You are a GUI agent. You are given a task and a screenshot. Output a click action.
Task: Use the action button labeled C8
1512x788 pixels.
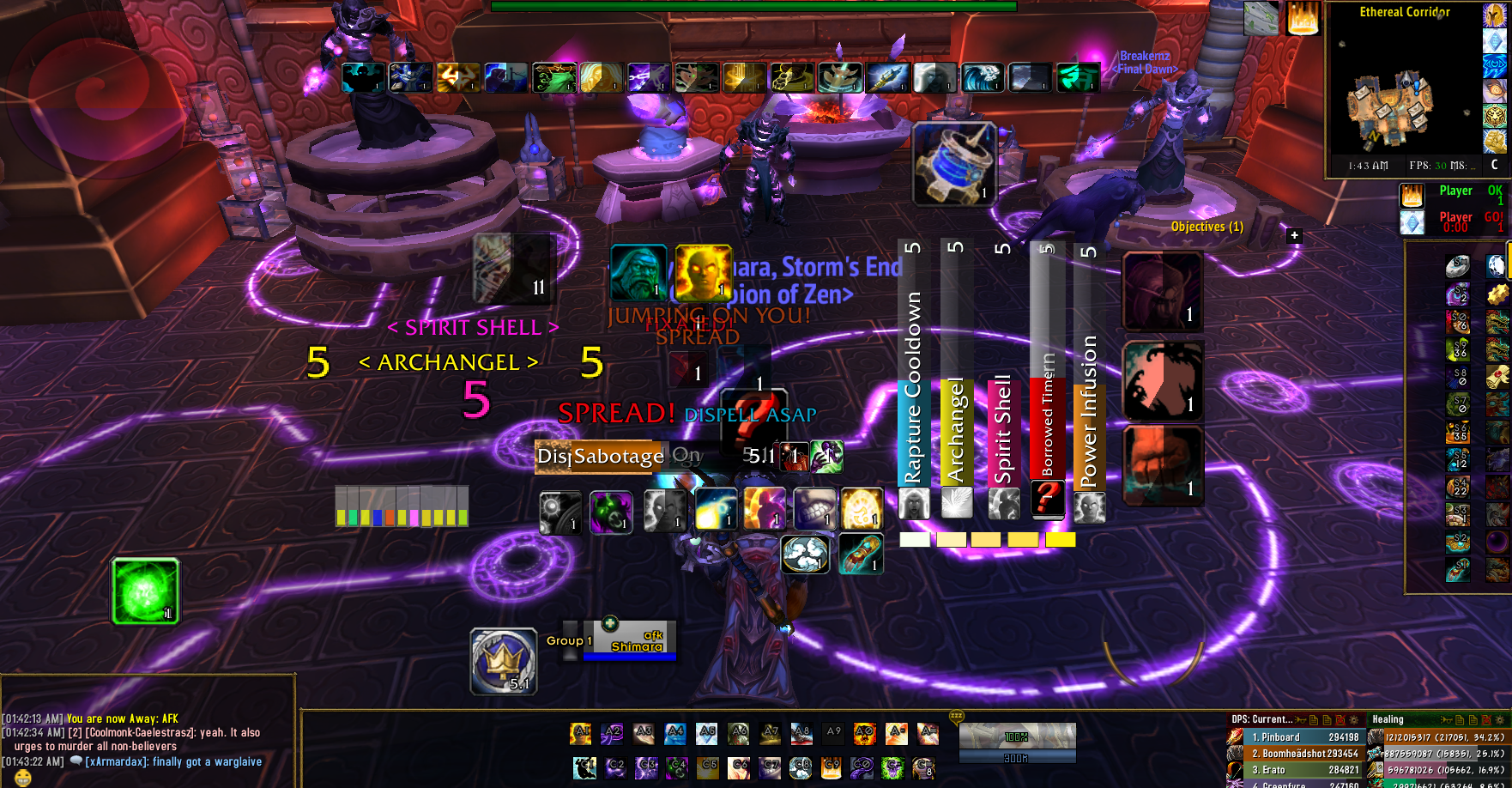800,767
